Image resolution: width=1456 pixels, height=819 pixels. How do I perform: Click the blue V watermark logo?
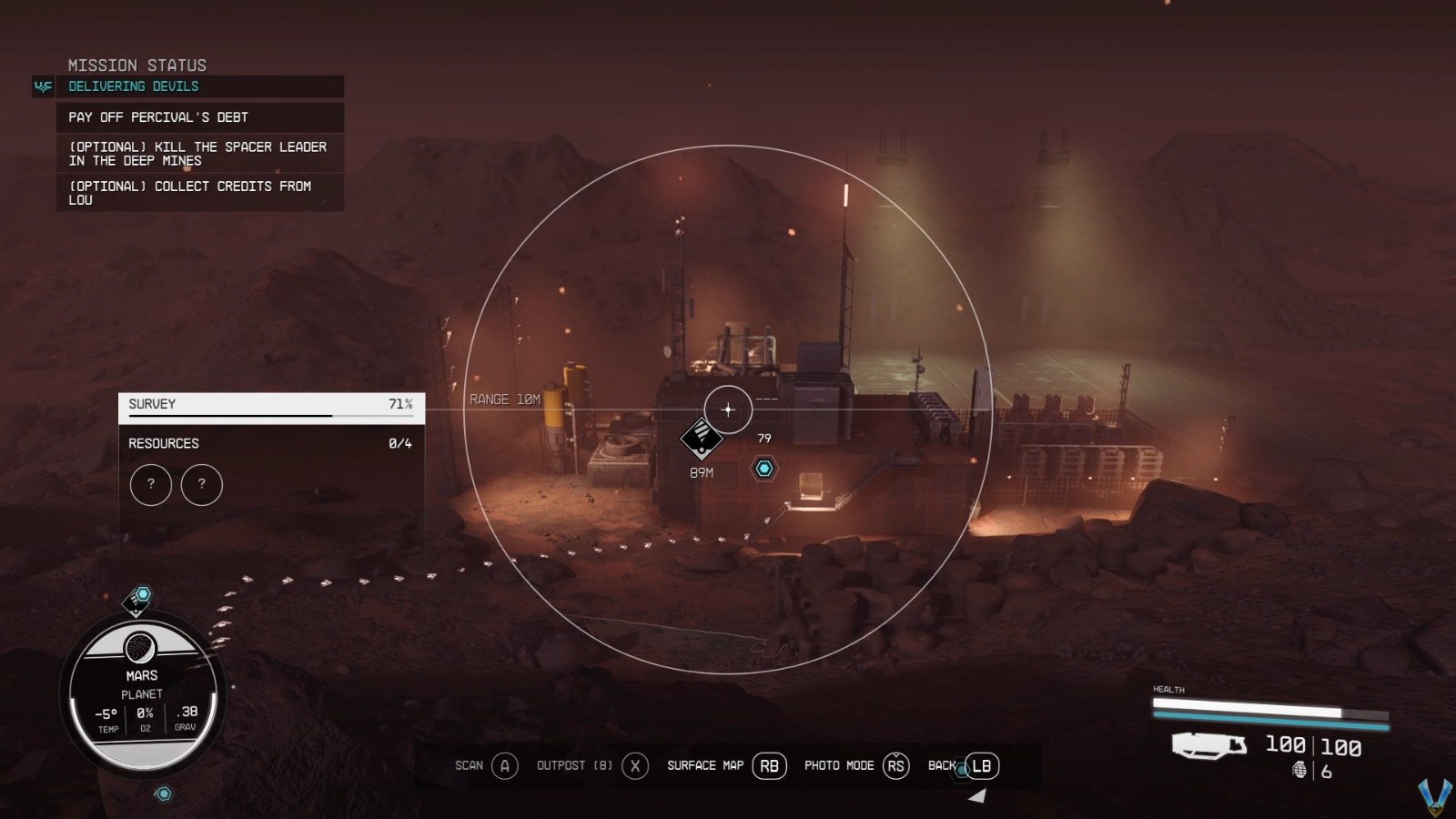[1435, 796]
